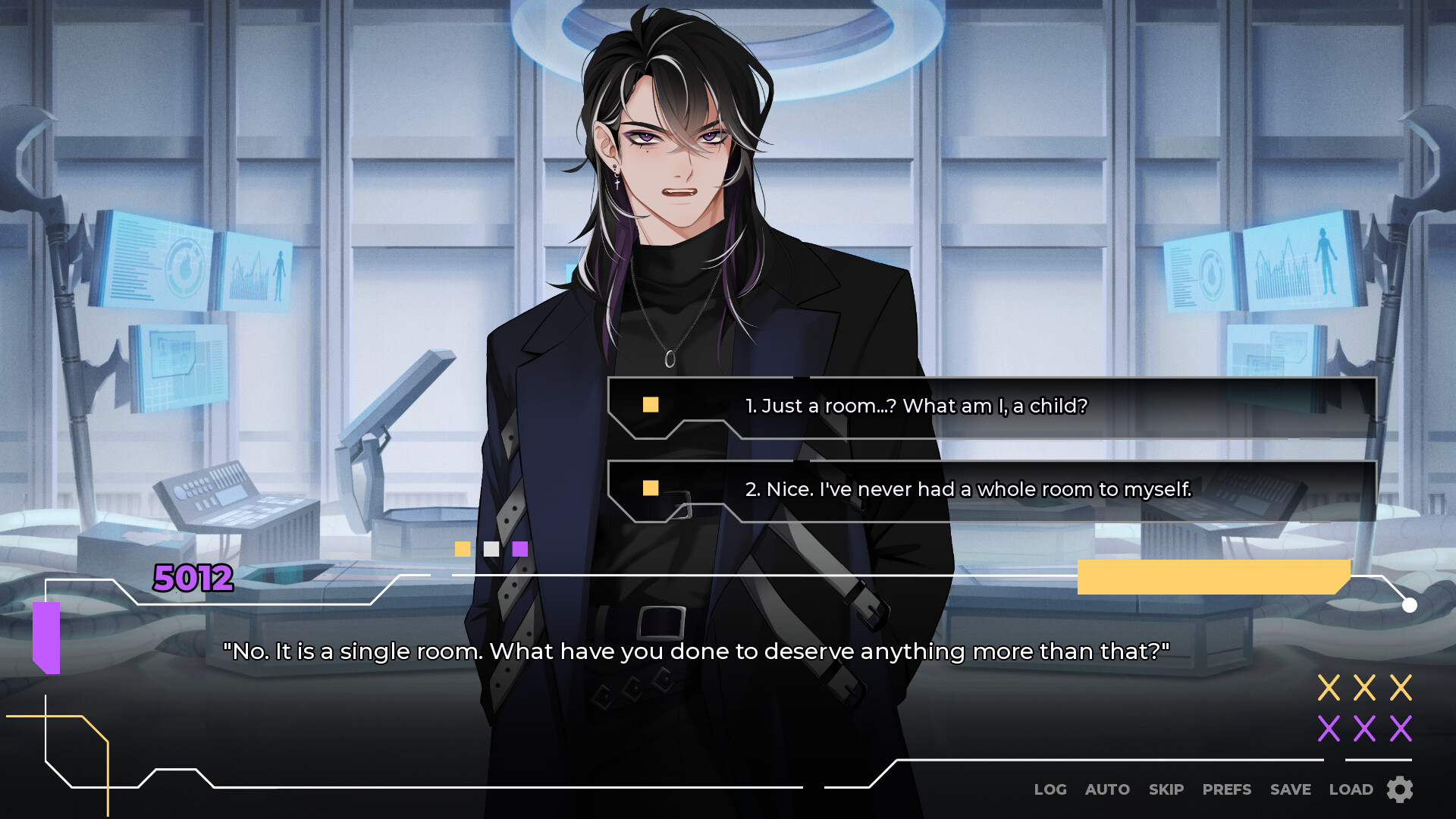The height and width of the screenshot is (819, 1456).
Task: Select the yellow square marker beside choice 2
Action: pyautogui.click(x=649, y=489)
